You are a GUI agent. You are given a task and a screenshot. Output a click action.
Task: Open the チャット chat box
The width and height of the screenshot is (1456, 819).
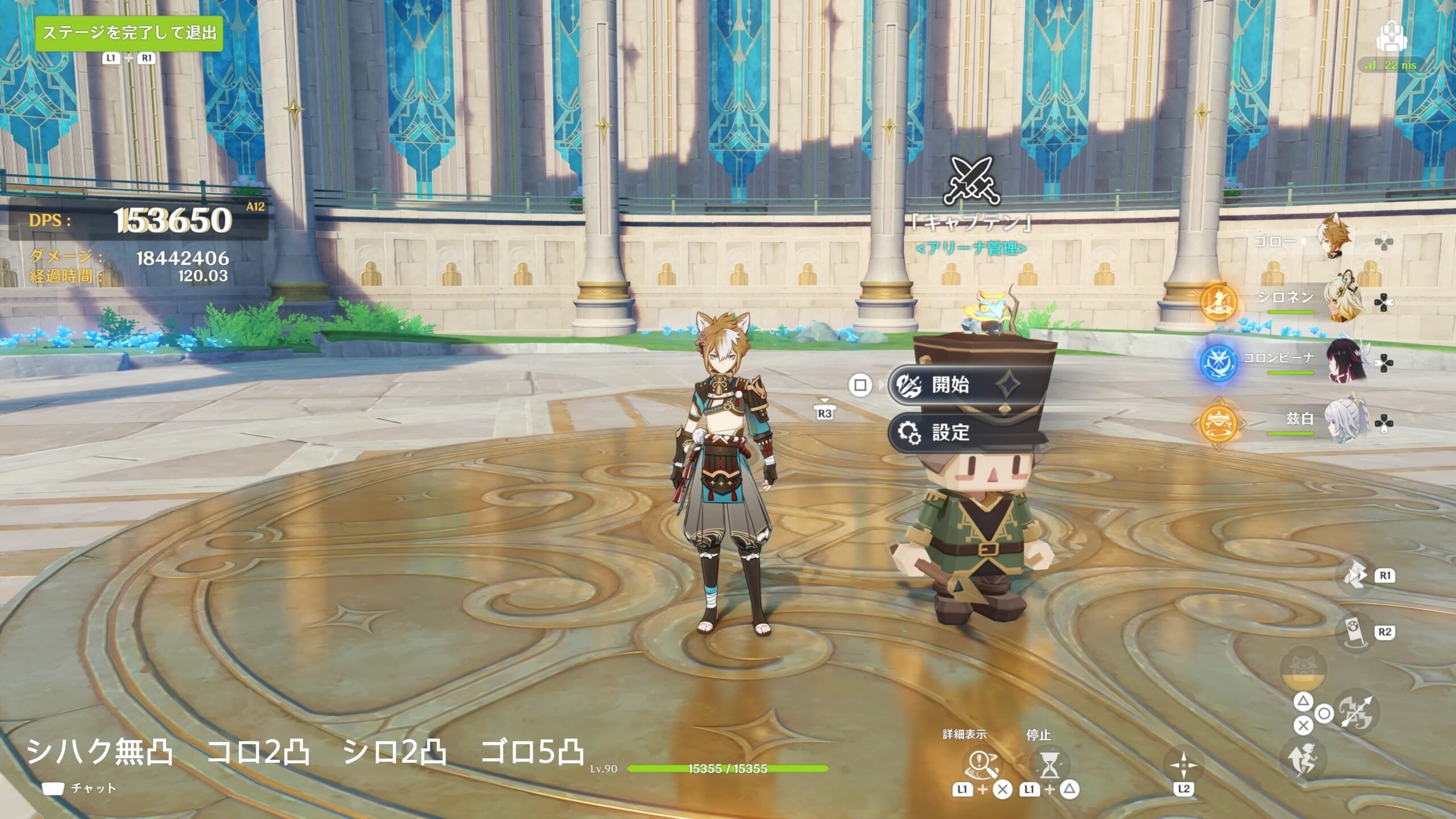(x=80, y=788)
